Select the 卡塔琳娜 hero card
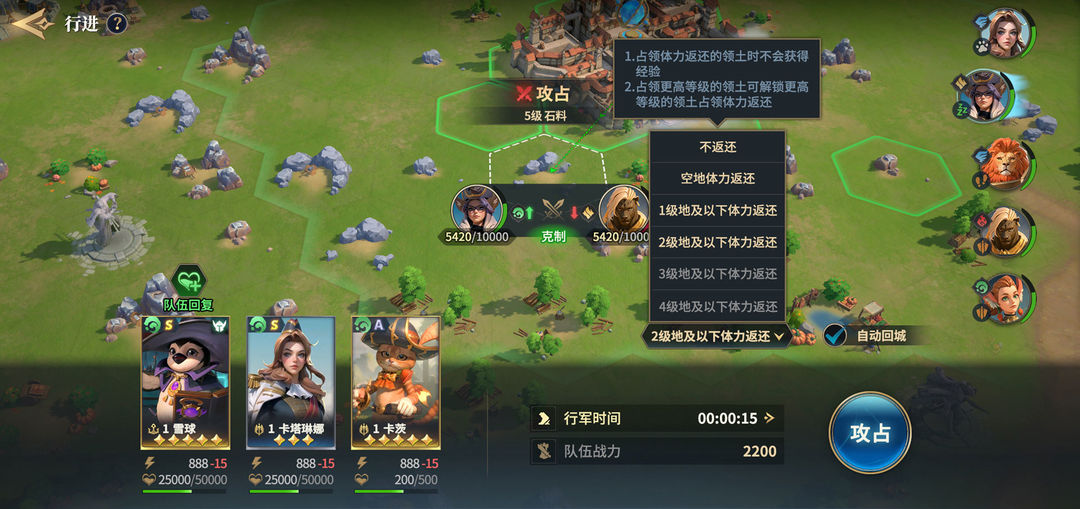 [290, 382]
